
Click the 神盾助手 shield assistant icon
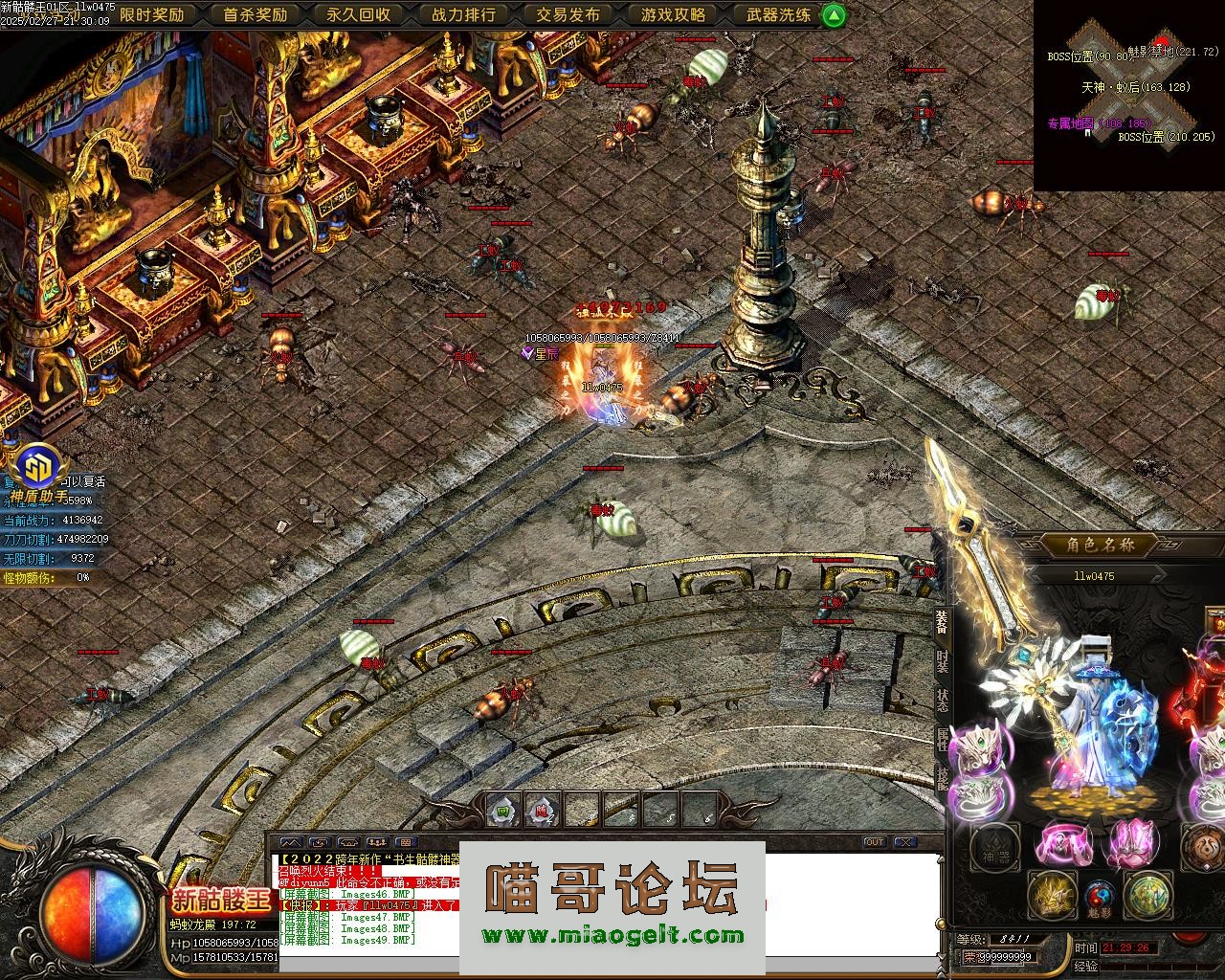pyautogui.click(x=39, y=470)
